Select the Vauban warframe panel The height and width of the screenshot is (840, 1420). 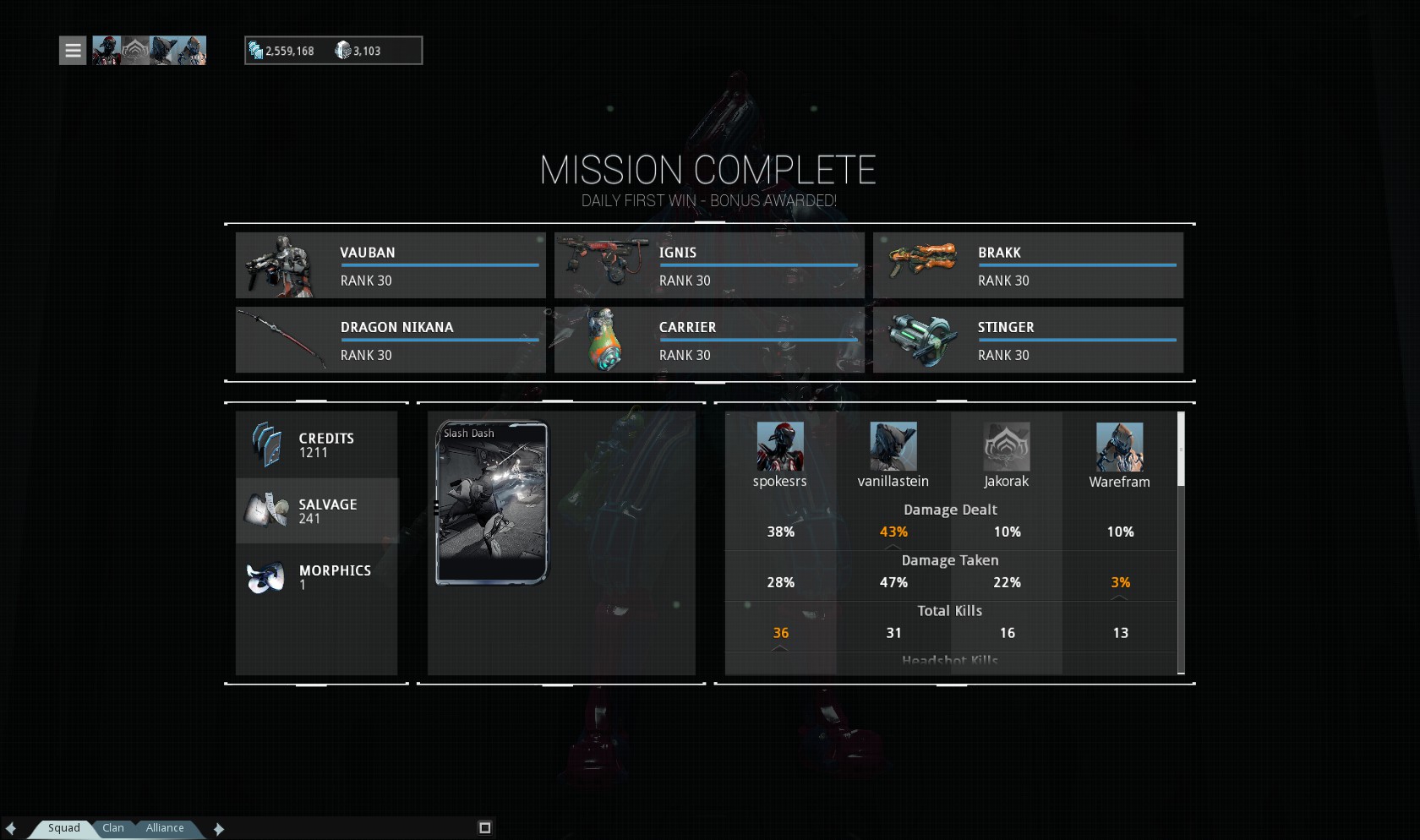coord(390,265)
